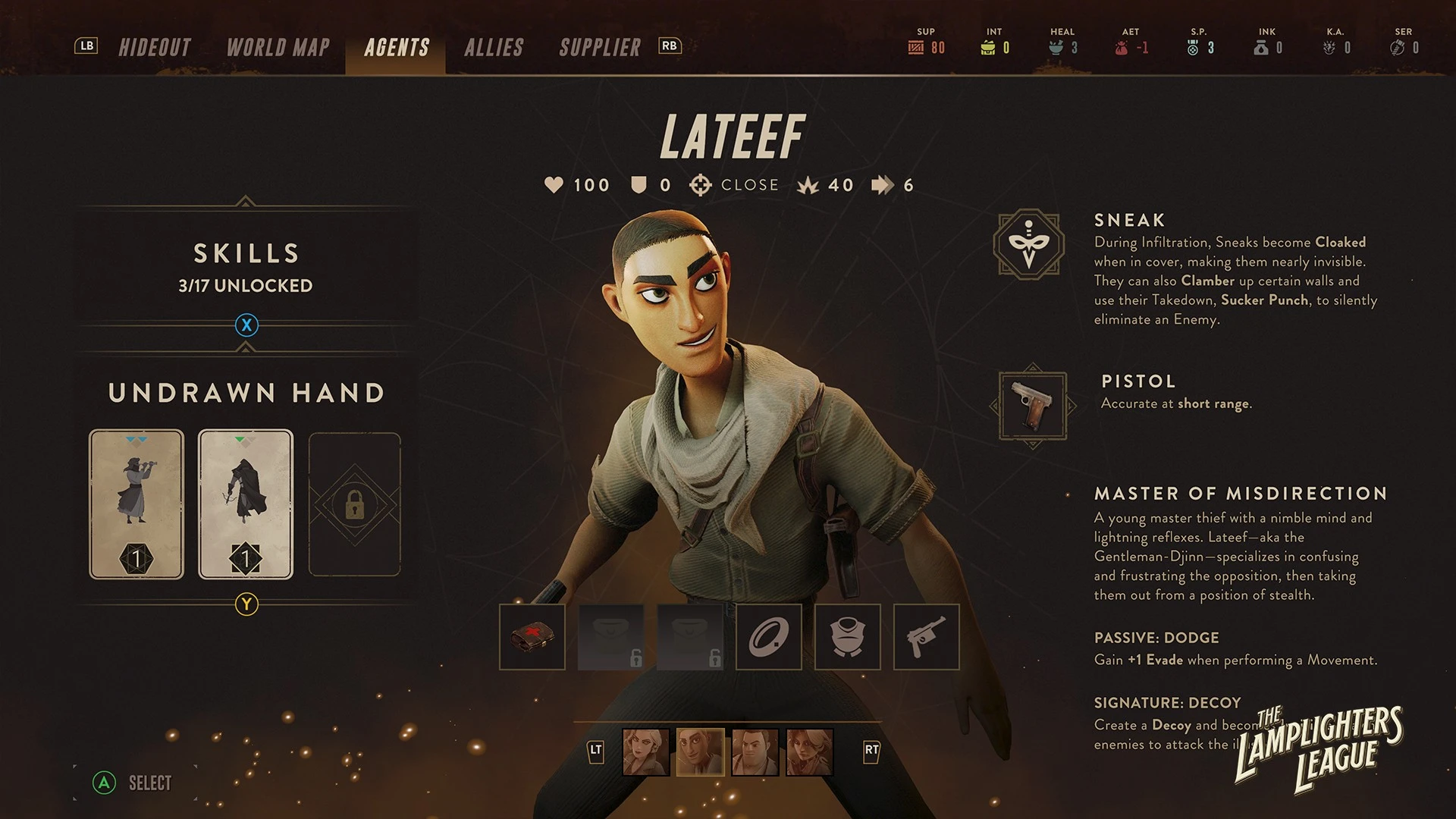This screenshot has width=1456, height=819.
Task: Select the red-cross medkit item slot
Action: pos(532,637)
